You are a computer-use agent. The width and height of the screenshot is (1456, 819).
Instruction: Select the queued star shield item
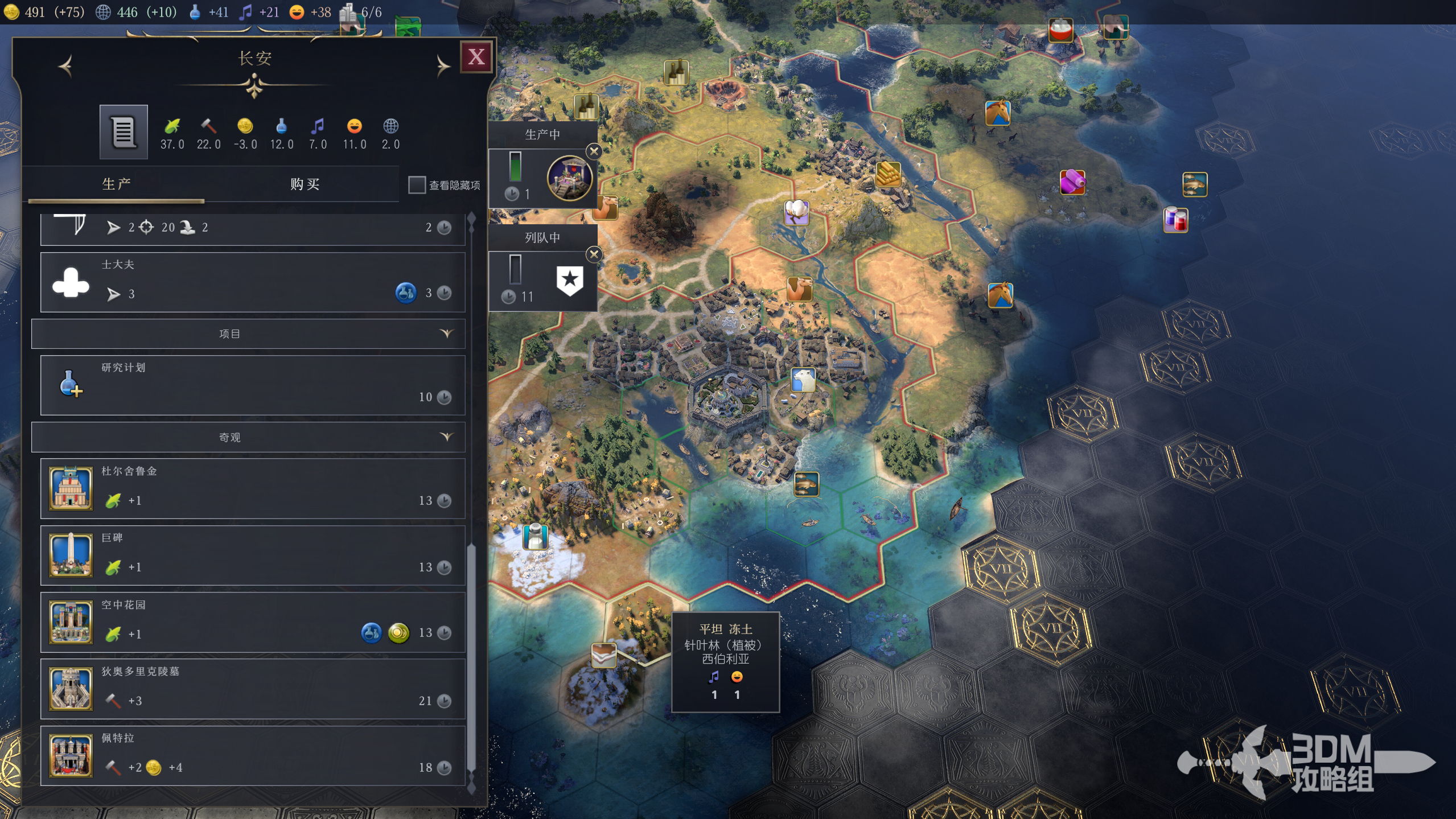569,281
